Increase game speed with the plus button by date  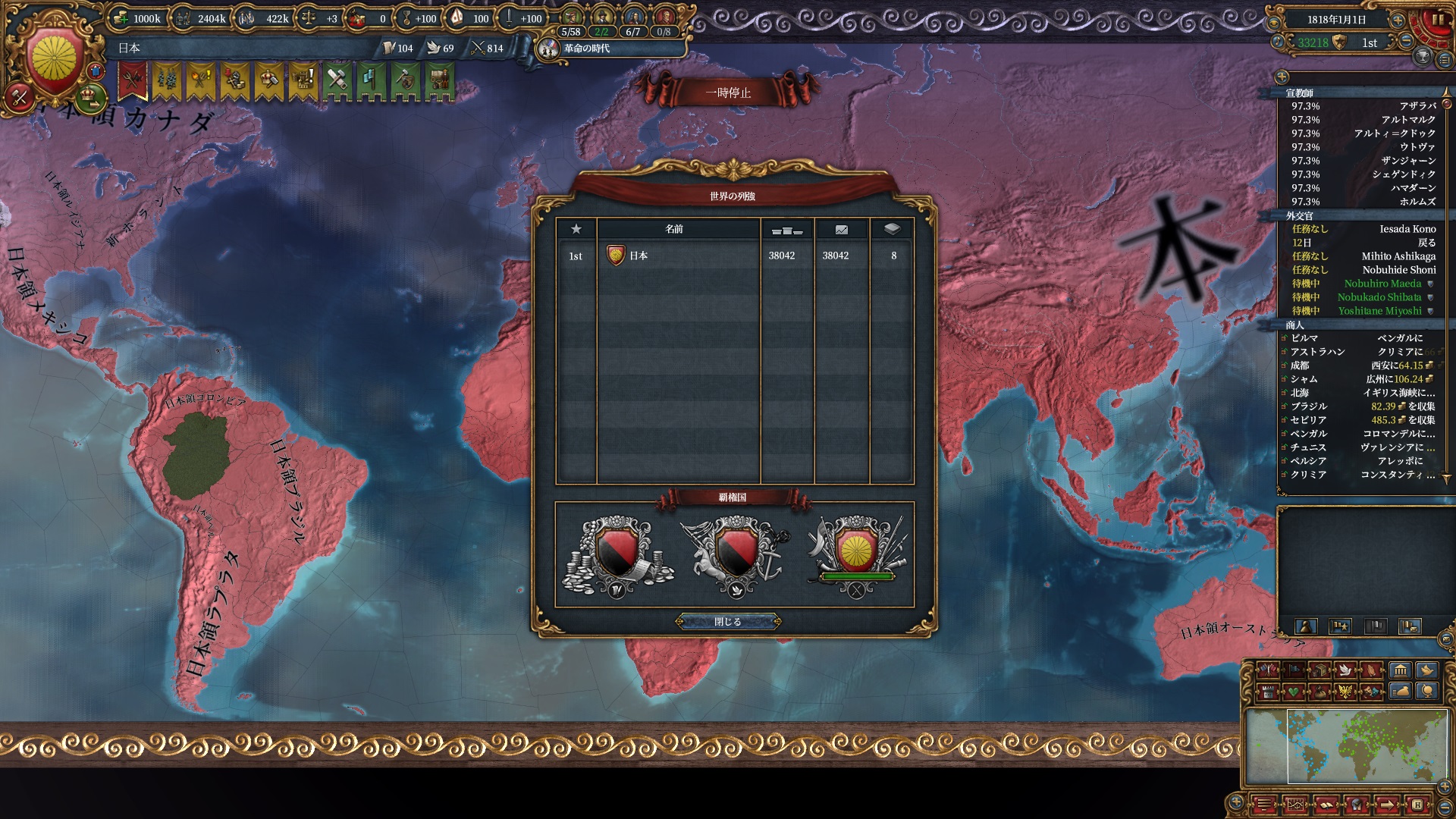[1396, 20]
